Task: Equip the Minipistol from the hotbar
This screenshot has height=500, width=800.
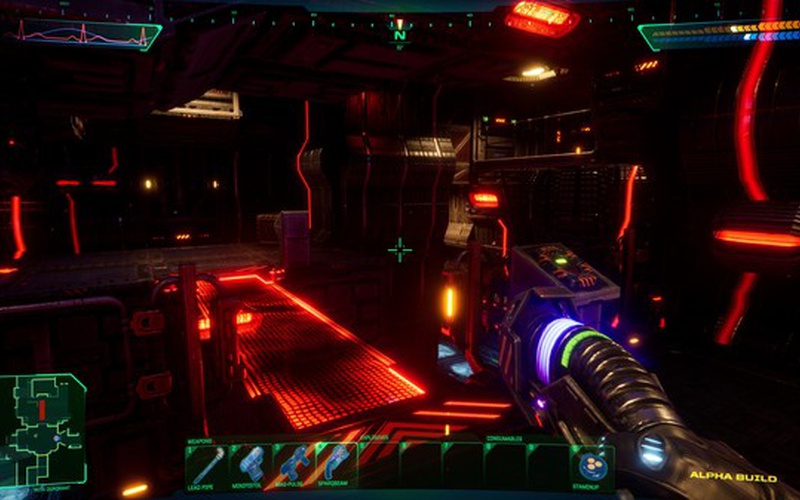Action: point(250,466)
